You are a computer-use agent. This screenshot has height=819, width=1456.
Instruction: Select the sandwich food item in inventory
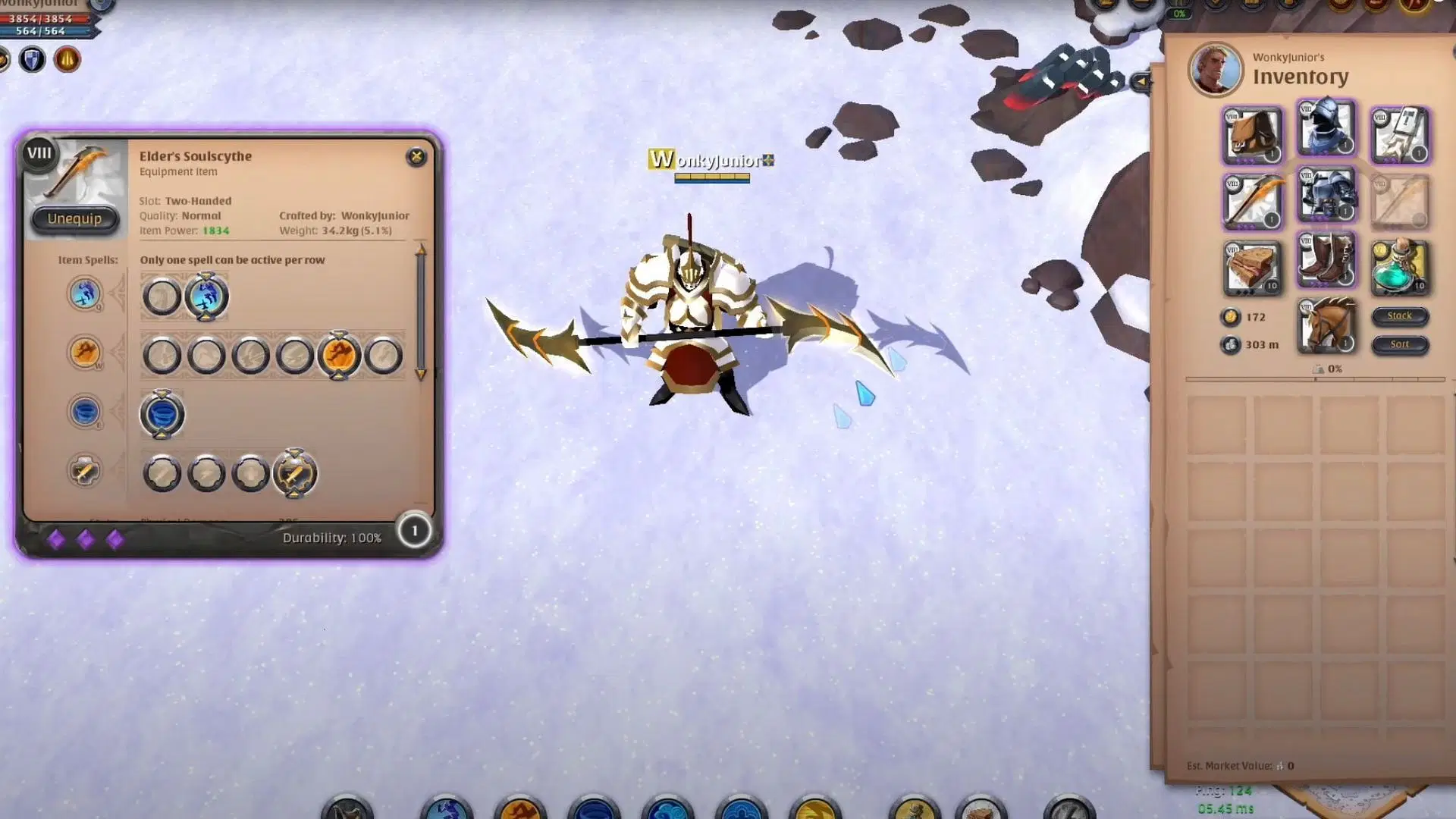coord(1252,265)
